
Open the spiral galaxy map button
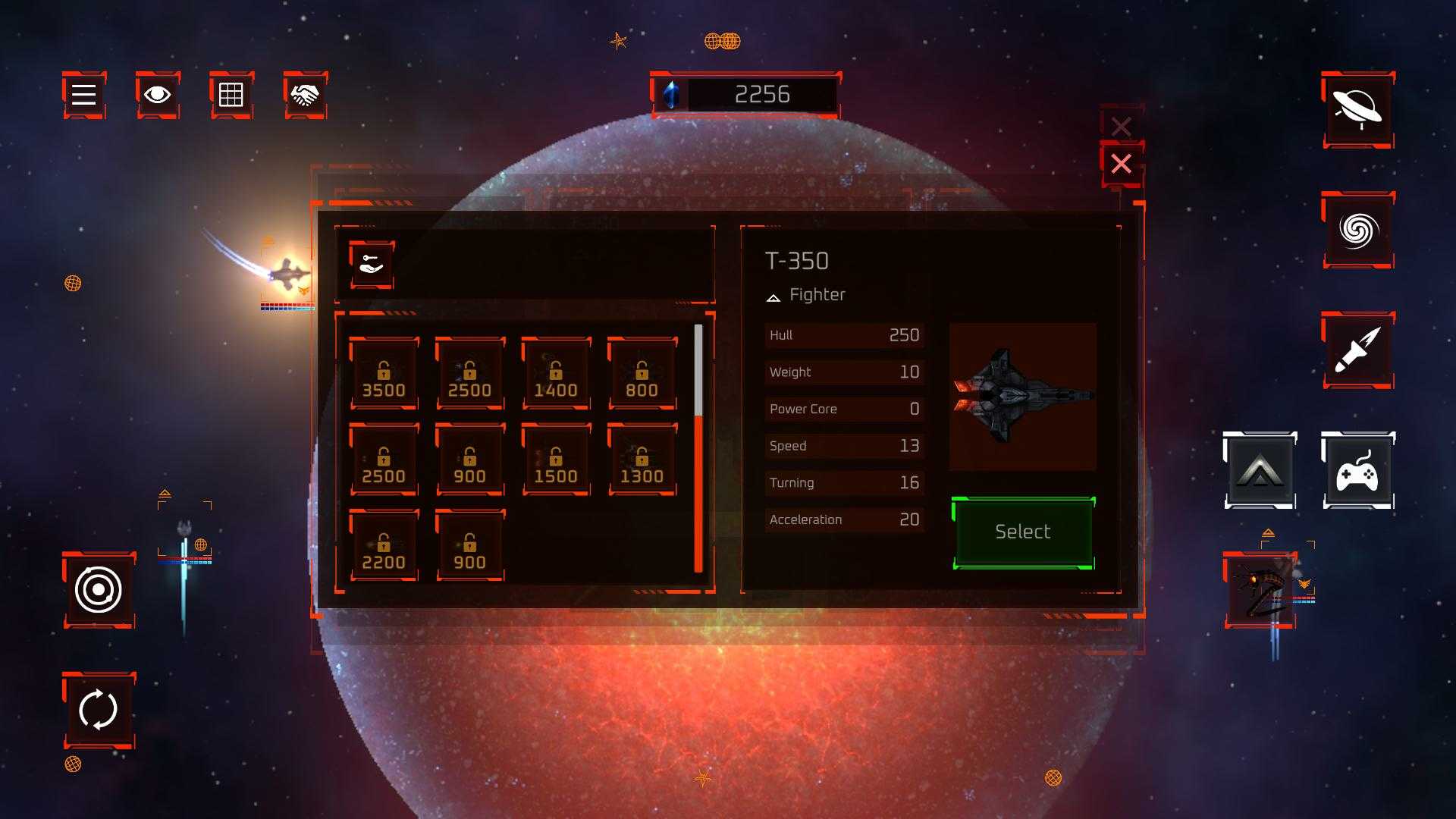[1357, 230]
